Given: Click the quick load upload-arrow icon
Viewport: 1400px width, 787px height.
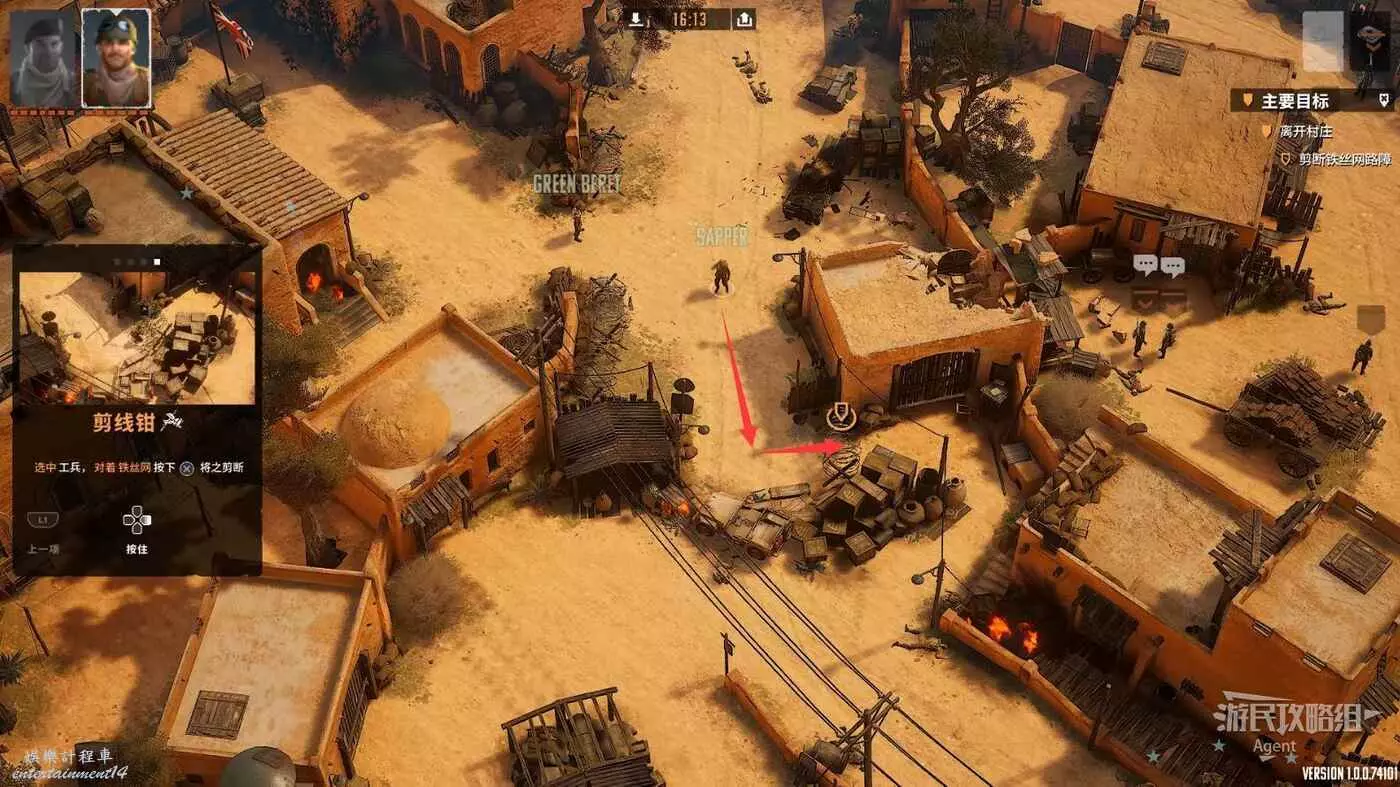Looking at the screenshot, I should [743, 19].
